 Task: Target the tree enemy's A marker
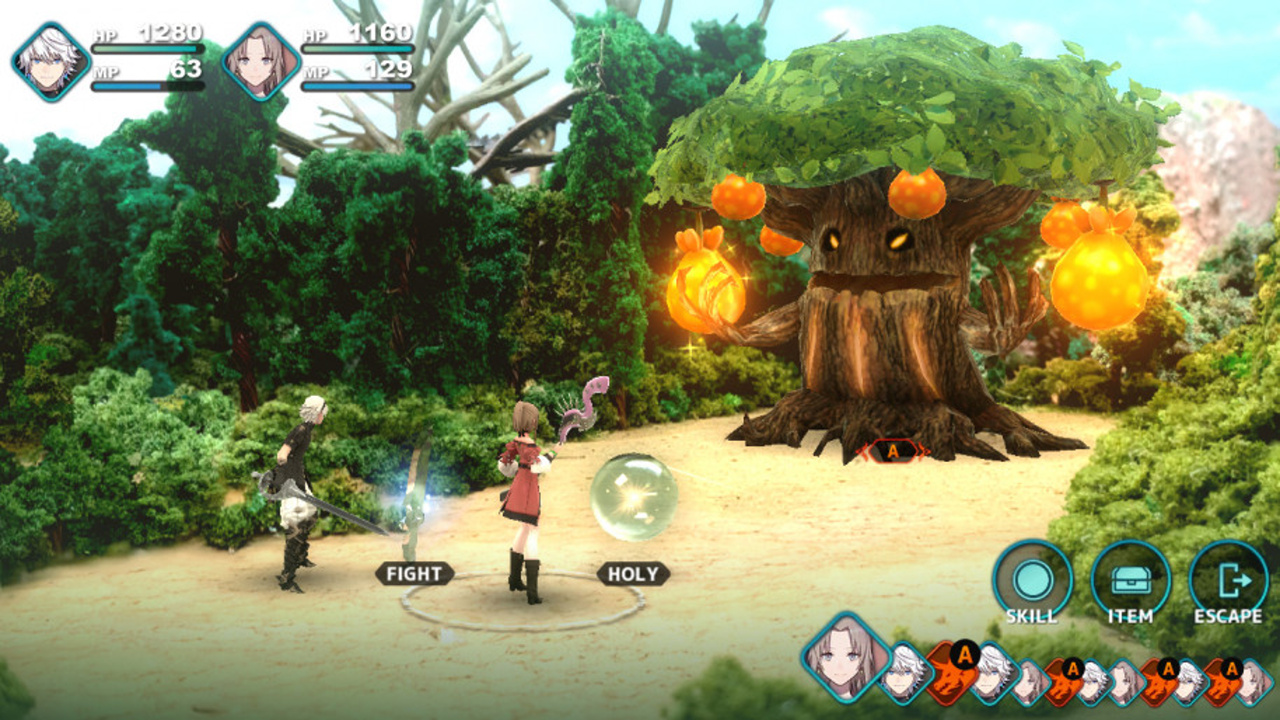coord(892,452)
